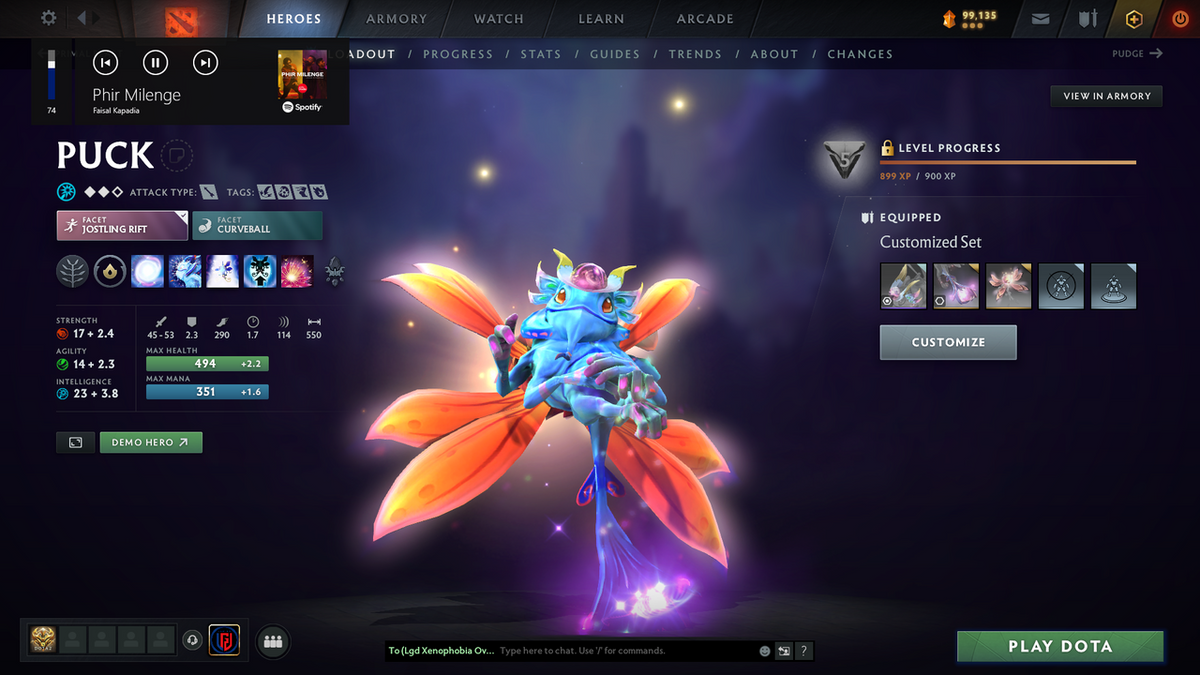Viewport: 1200px width, 675px height.
Task: Launch Demo Hero mode
Action: 151,442
